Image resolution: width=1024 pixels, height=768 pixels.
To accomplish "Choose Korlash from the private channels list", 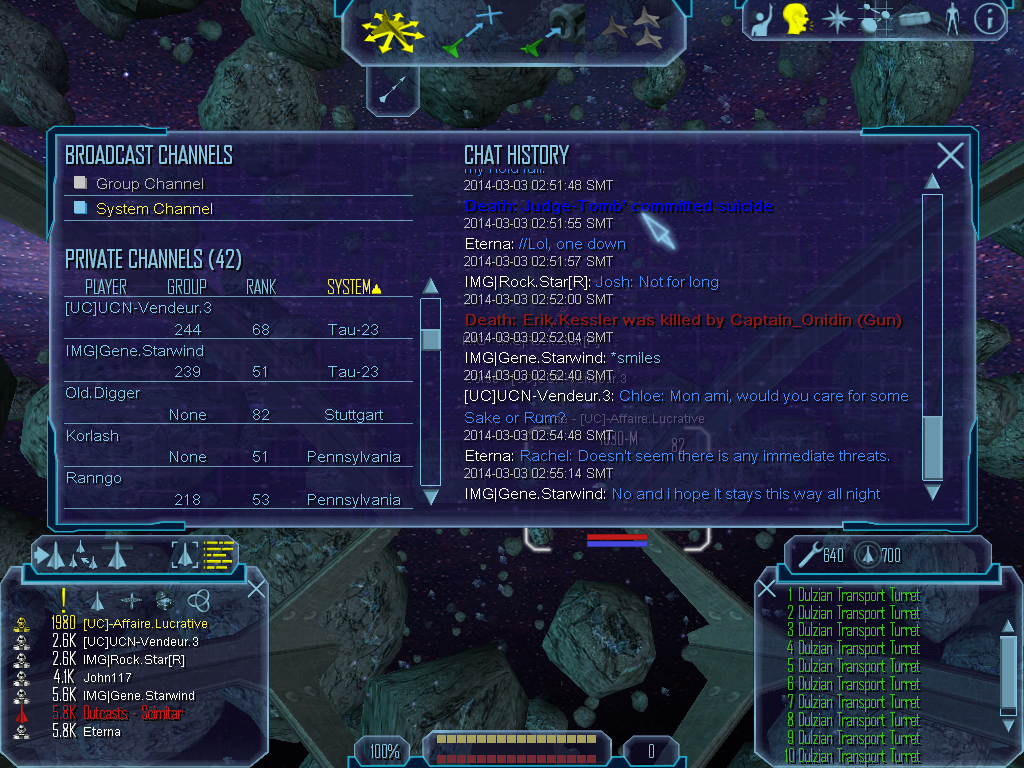I will [x=92, y=436].
